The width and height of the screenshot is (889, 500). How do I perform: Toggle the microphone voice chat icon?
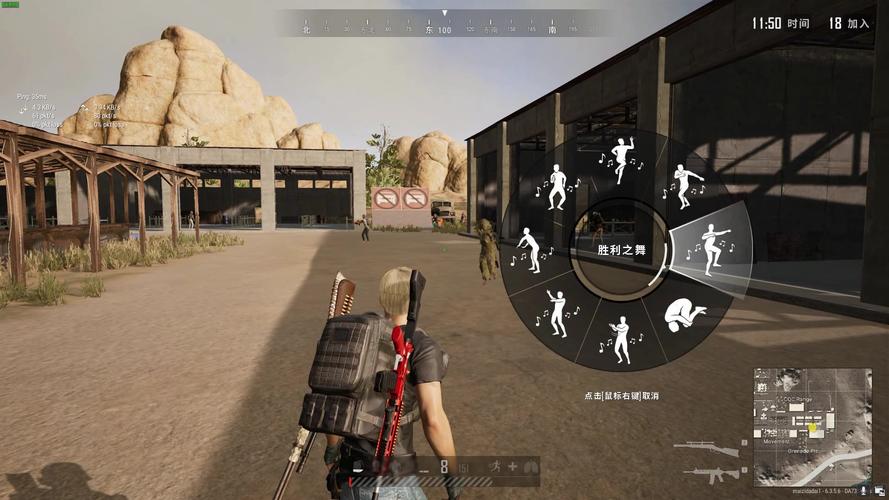click(864, 492)
